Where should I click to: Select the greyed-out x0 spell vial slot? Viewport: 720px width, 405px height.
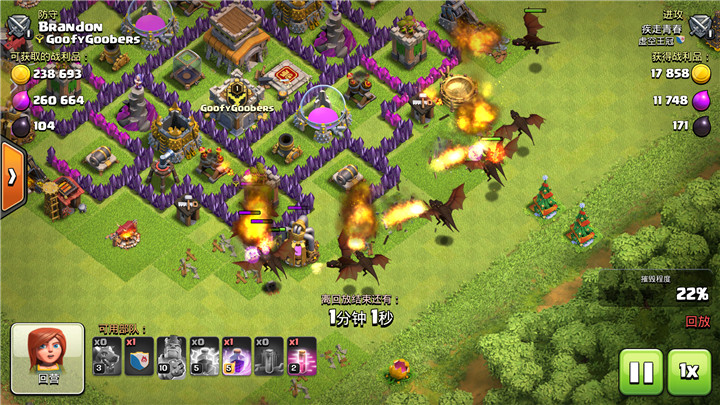coord(270,356)
